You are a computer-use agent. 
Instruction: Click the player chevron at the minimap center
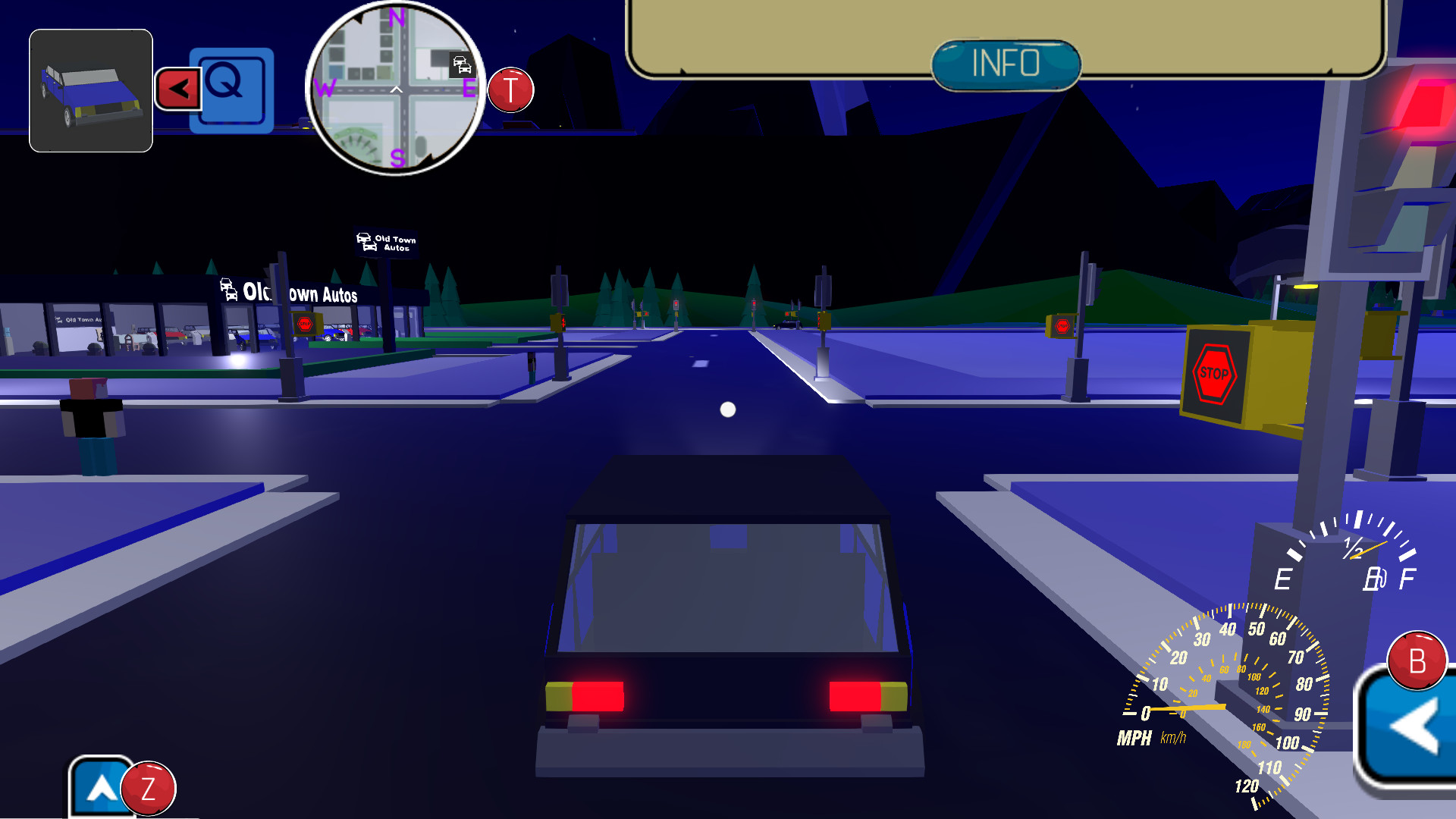[x=396, y=89]
